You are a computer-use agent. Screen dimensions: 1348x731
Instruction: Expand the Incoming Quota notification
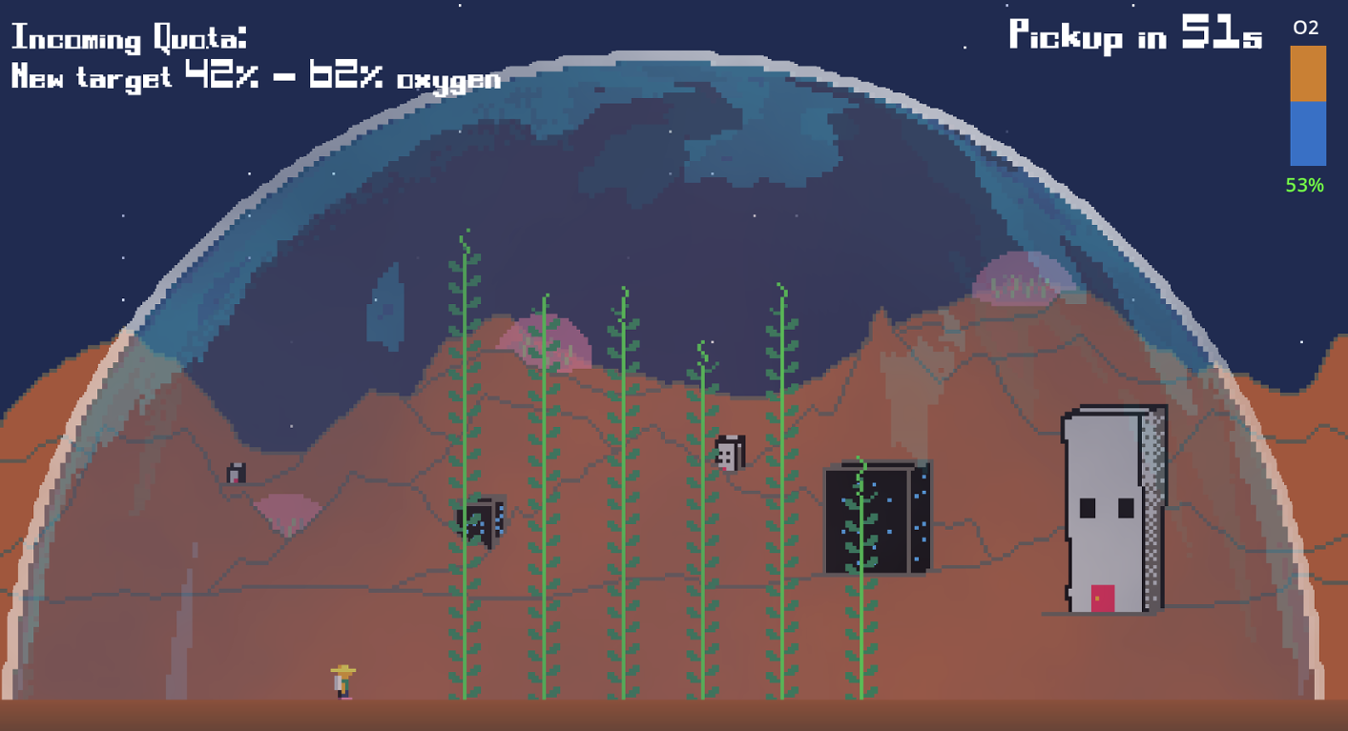click(x=128, y=38)
